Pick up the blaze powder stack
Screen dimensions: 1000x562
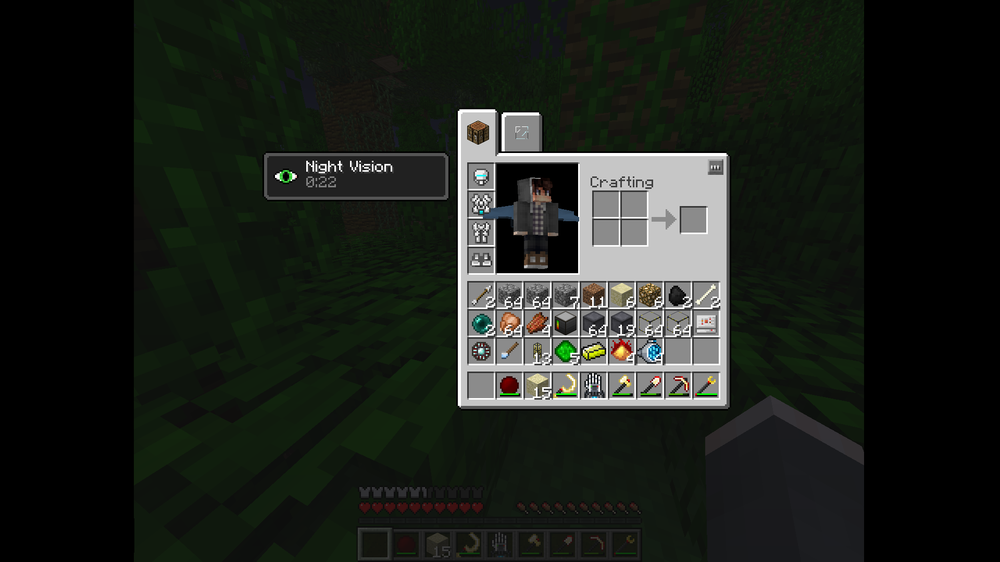(622, 351)
